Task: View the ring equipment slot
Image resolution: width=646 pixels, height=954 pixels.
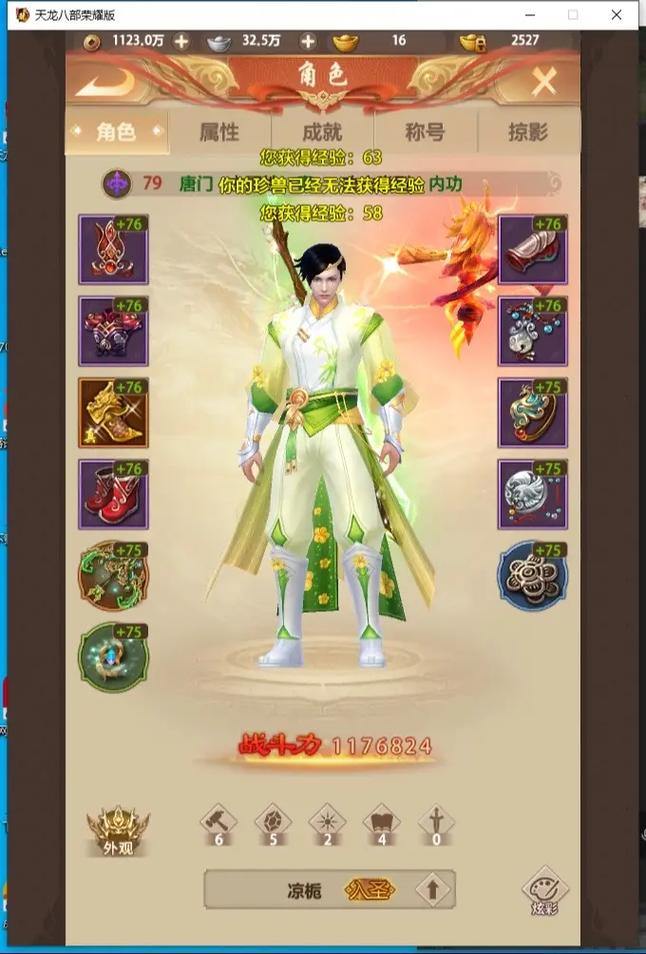Action: [x=532, y=413]
